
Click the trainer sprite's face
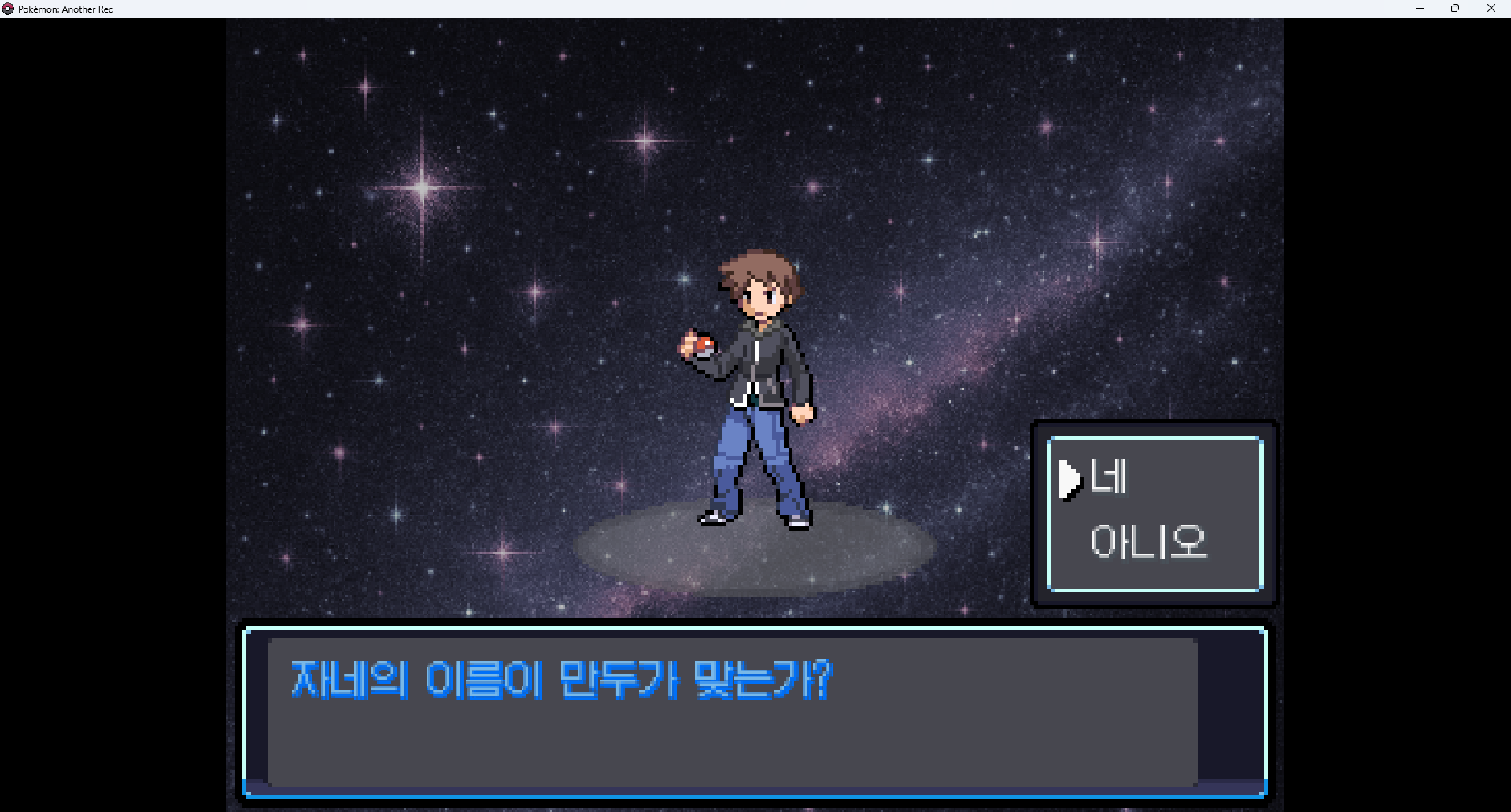(x=762, y=297)
